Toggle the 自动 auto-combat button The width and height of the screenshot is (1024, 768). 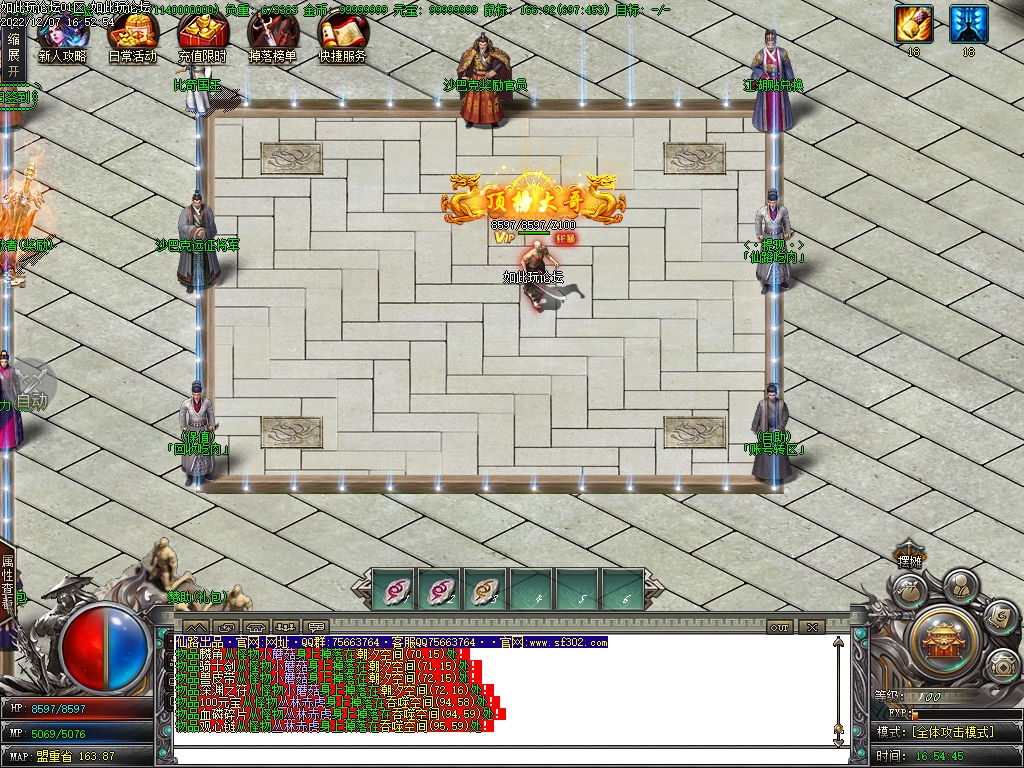[32, 390]
